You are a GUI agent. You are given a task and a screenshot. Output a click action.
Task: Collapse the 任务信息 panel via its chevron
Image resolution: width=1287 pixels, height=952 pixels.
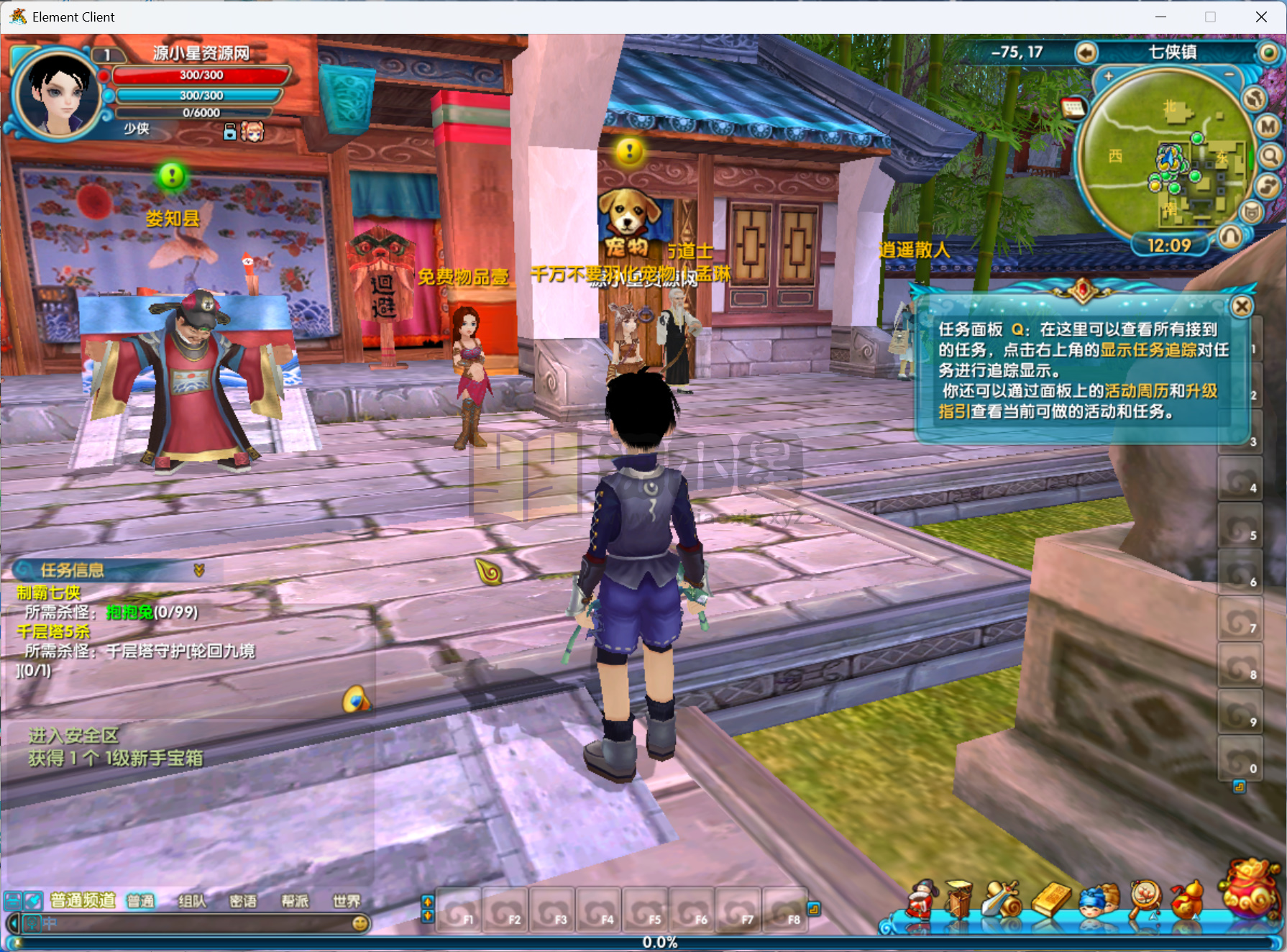coord(198,570)
